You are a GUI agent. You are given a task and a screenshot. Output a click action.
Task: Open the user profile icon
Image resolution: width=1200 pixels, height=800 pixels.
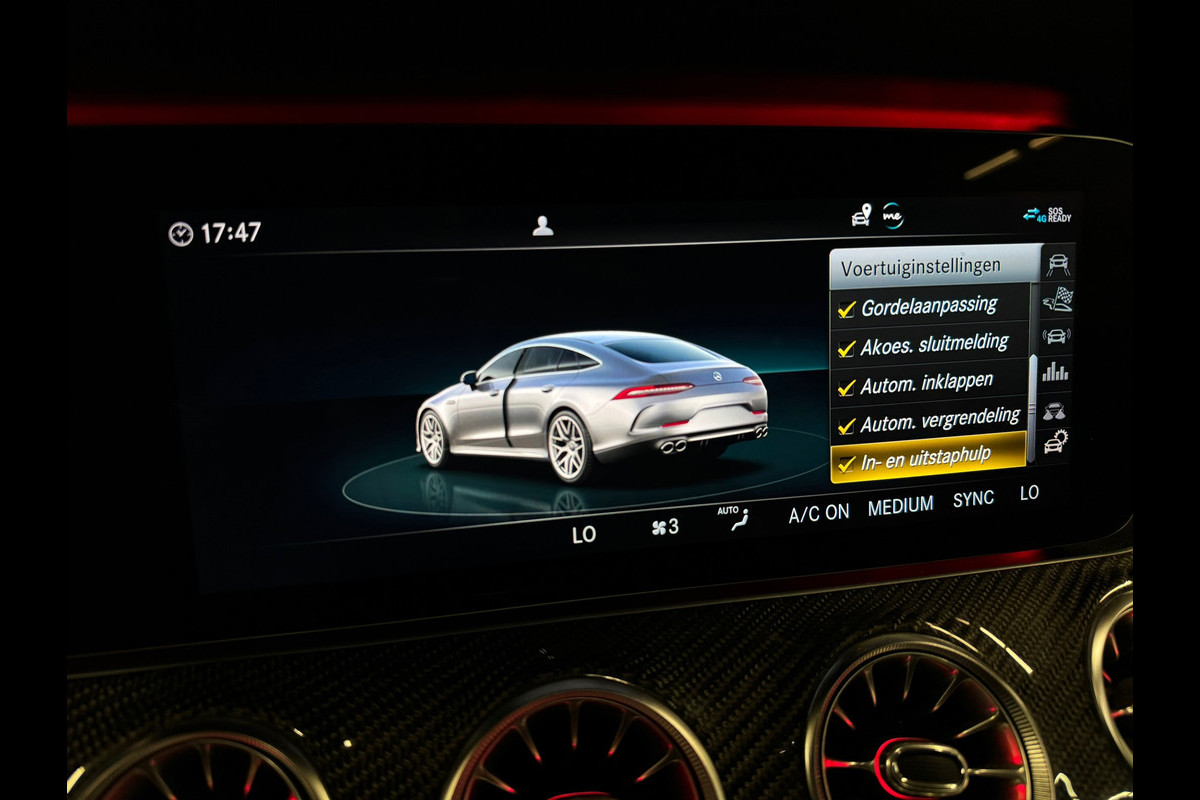(543, 226)
